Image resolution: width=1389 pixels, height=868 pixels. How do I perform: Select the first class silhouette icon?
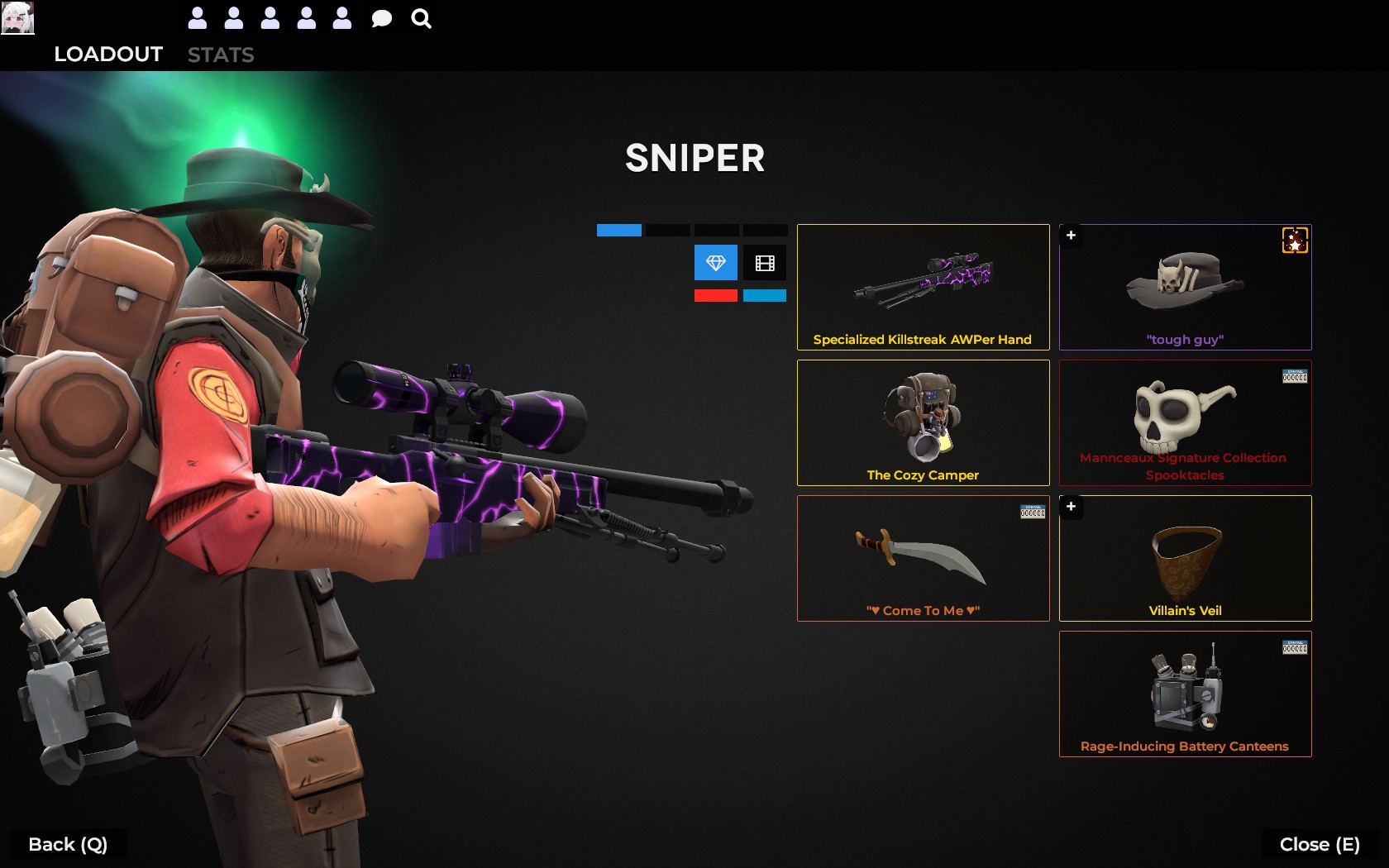coord(198,17)
